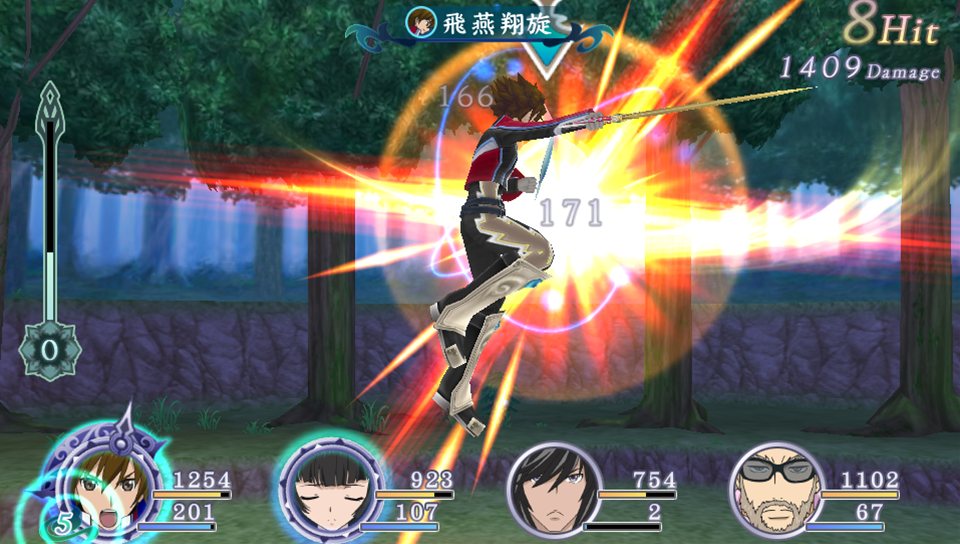Screen dimensions: 960x544
Task: Click the overlimit gauge emblem showing 0
Action: pyautogui.click(x=50, y=353)
